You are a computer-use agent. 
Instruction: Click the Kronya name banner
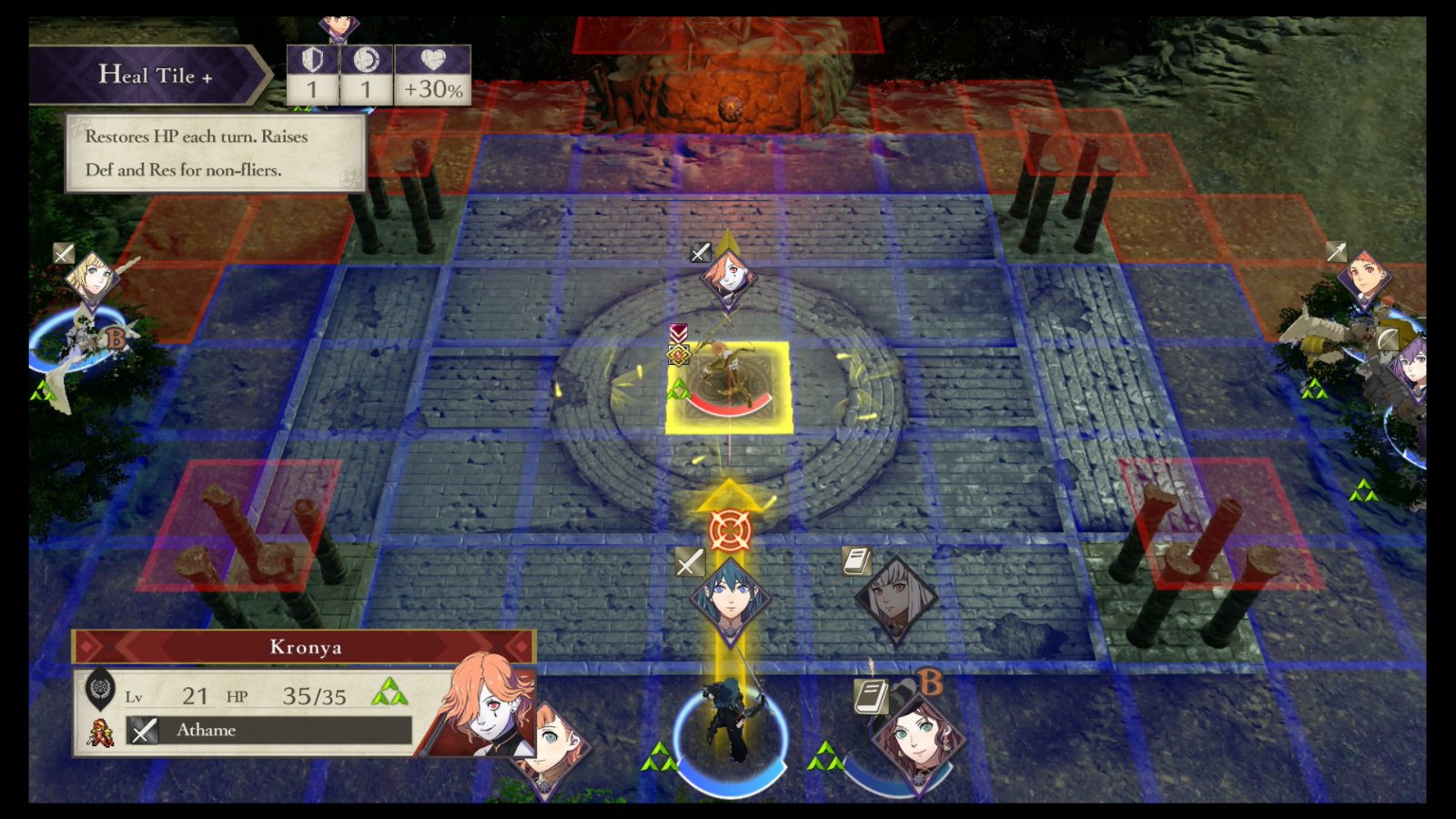click(305, 647)
